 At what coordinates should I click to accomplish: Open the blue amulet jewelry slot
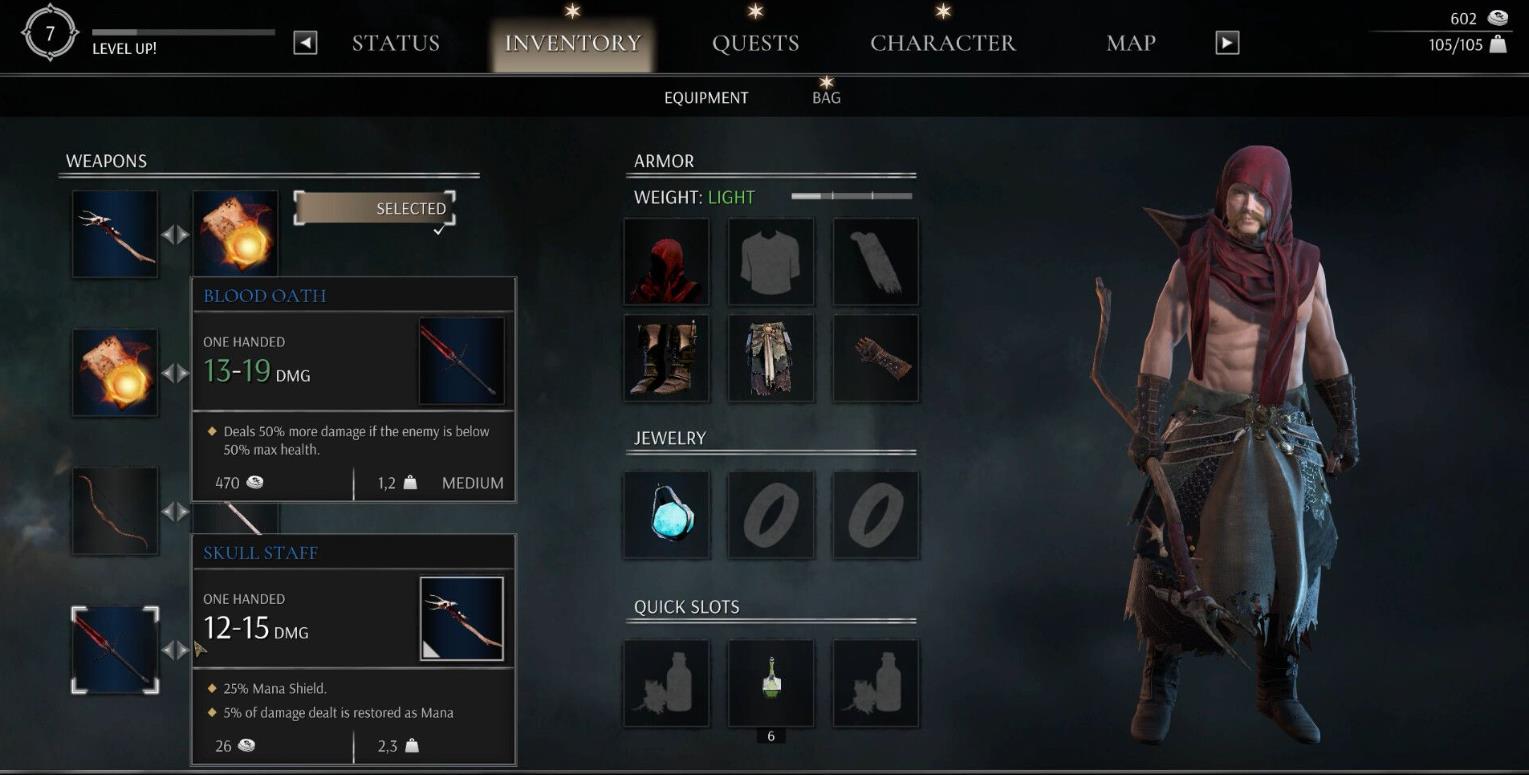coord(667,515)
